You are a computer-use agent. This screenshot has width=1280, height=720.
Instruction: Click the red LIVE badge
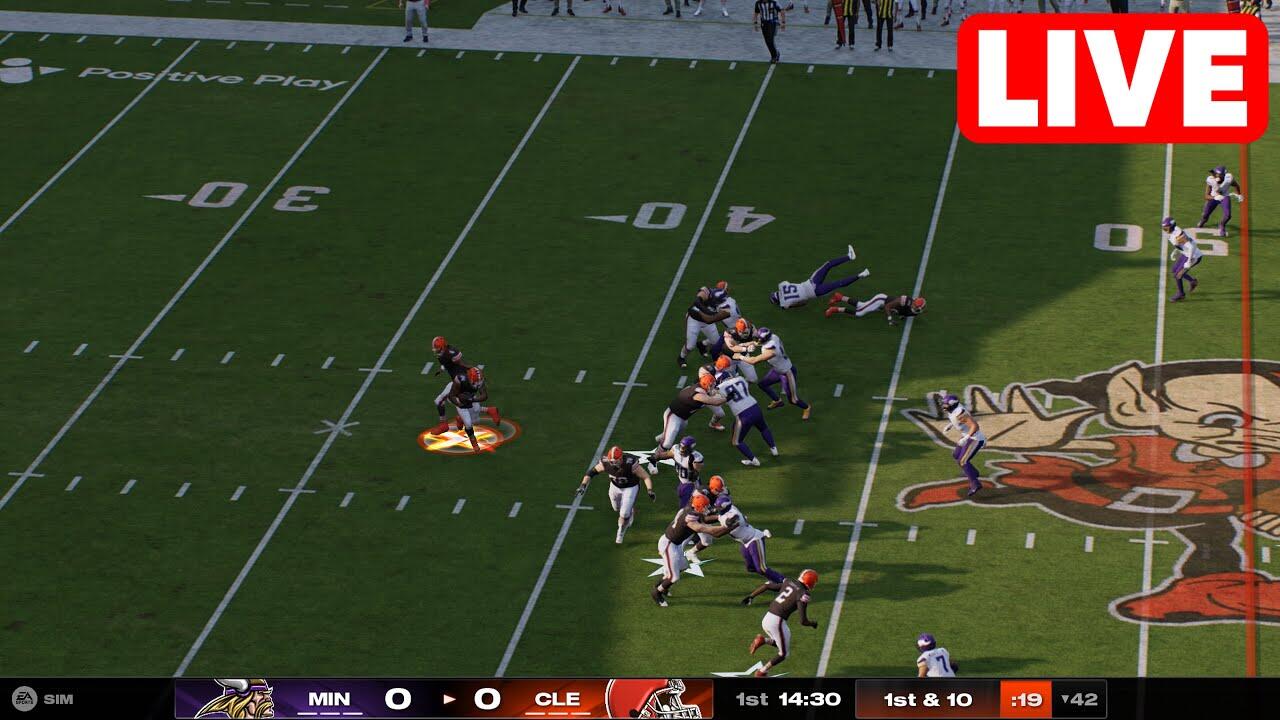tap(1112, 78)
